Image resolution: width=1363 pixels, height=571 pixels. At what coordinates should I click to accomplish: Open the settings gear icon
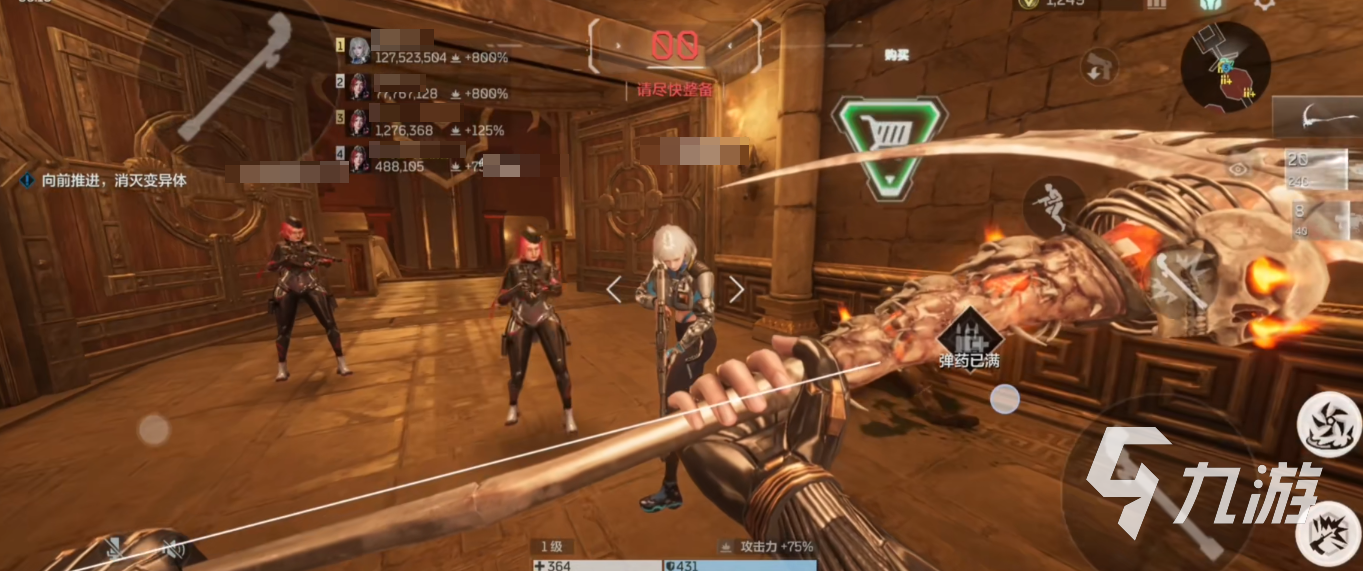(1264, 4)
